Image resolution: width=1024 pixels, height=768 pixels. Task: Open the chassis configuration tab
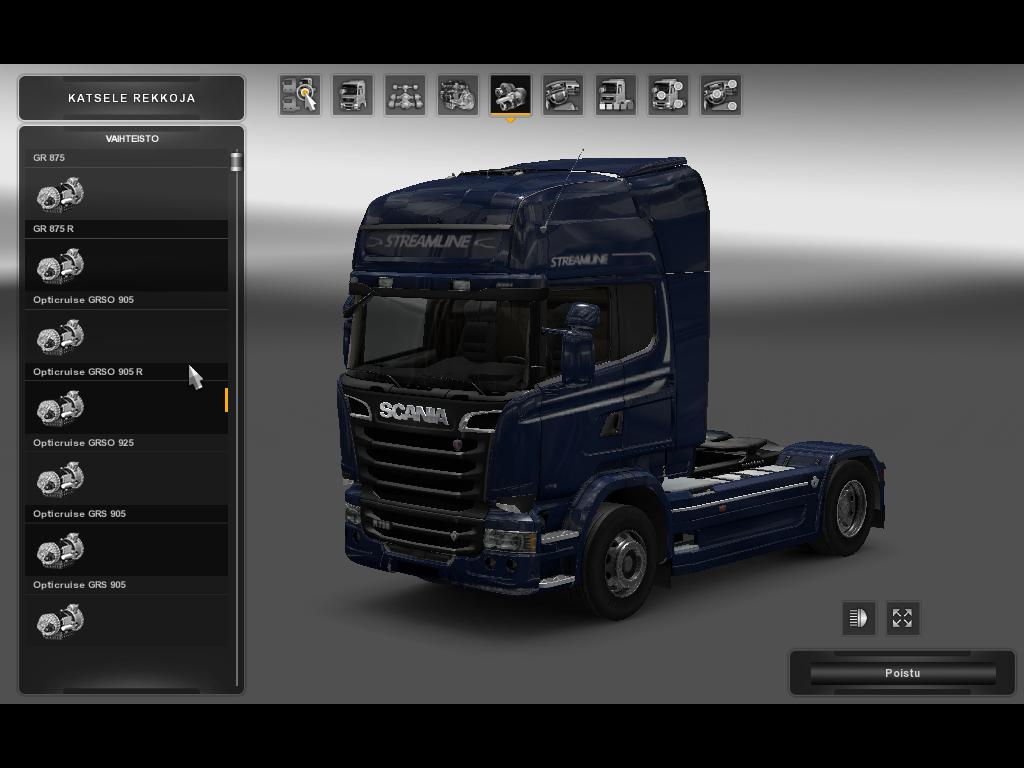click(405, 95)
